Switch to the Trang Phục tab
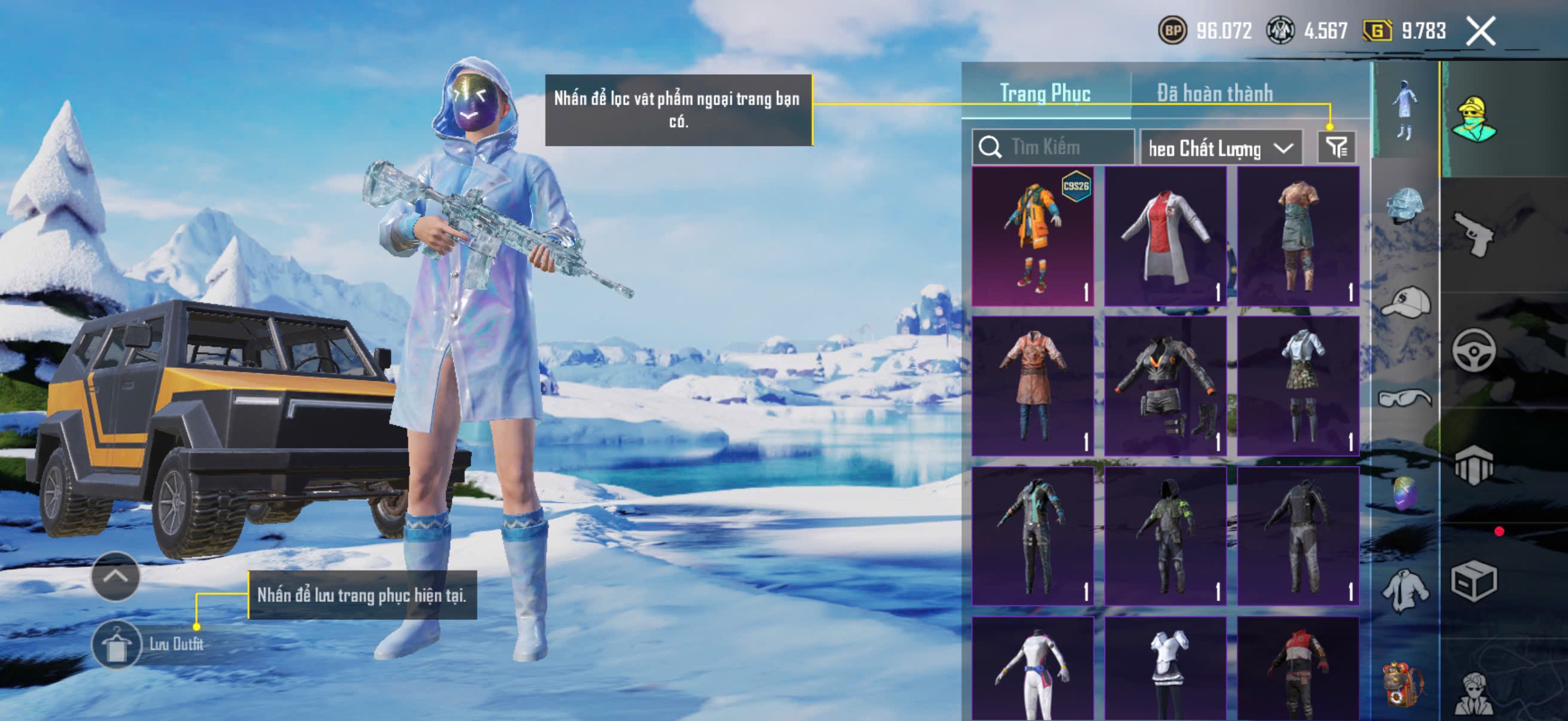1568x721 pixels. click(x=1045, y=93)
